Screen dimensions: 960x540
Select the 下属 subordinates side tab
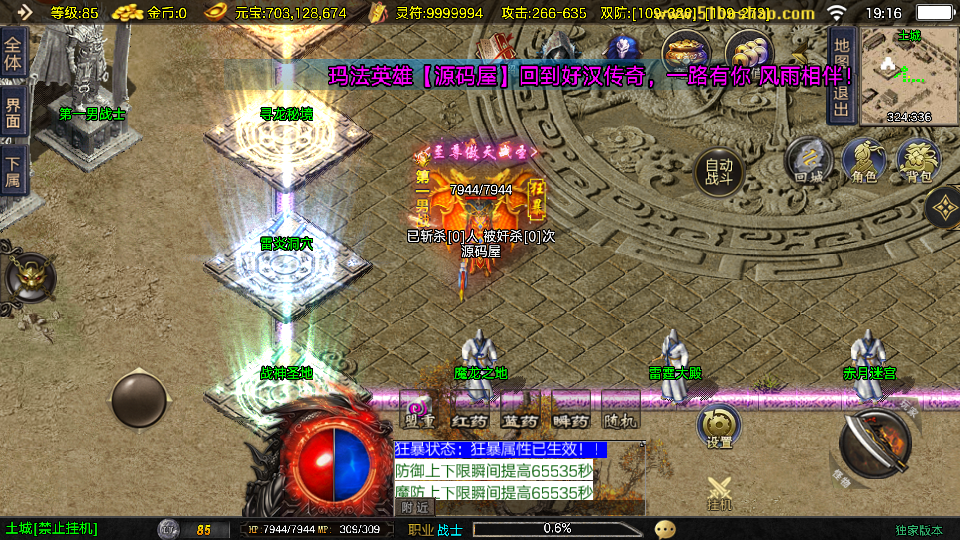[13, 171]
